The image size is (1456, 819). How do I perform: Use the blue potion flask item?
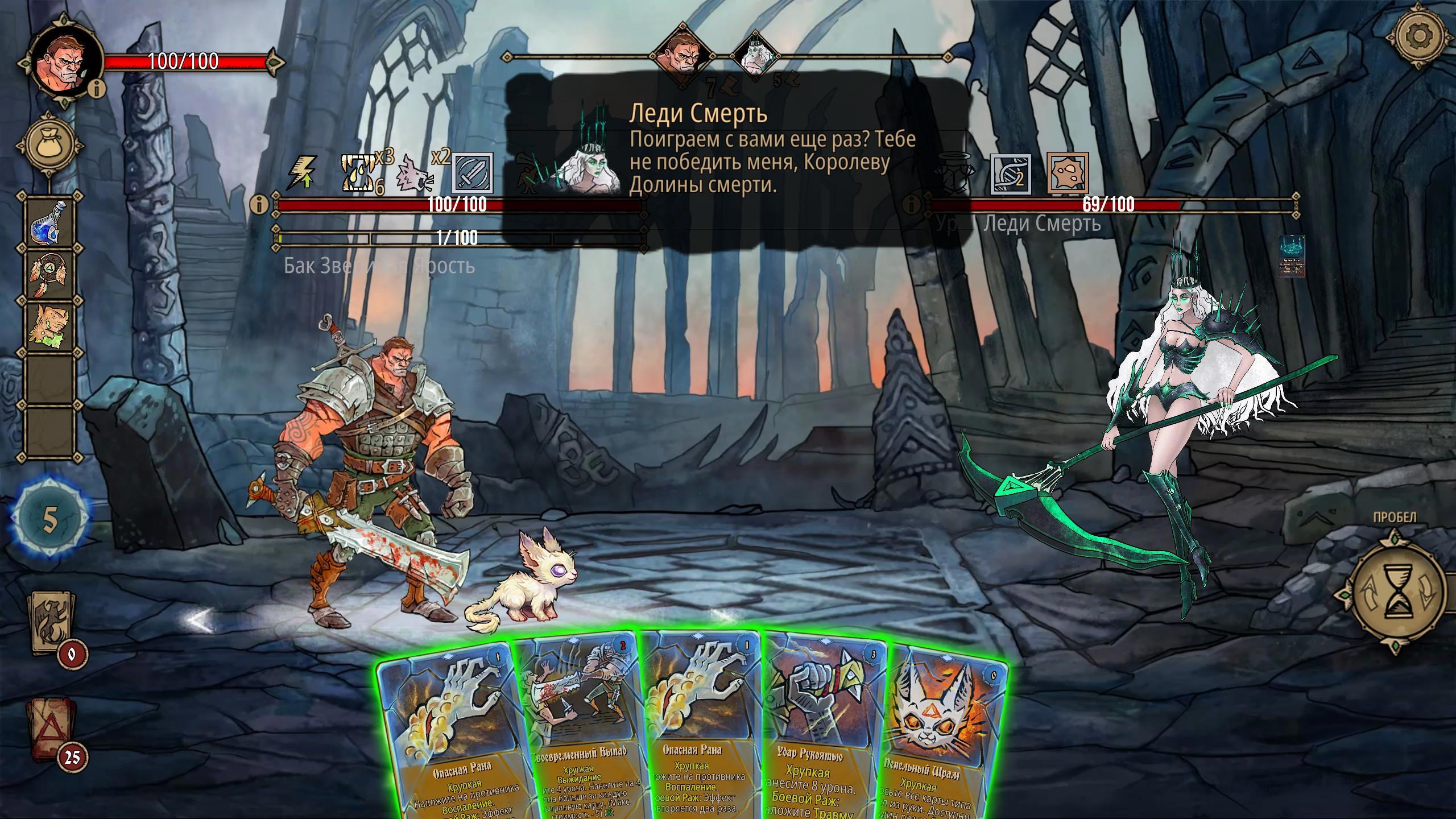pos(51,221)
